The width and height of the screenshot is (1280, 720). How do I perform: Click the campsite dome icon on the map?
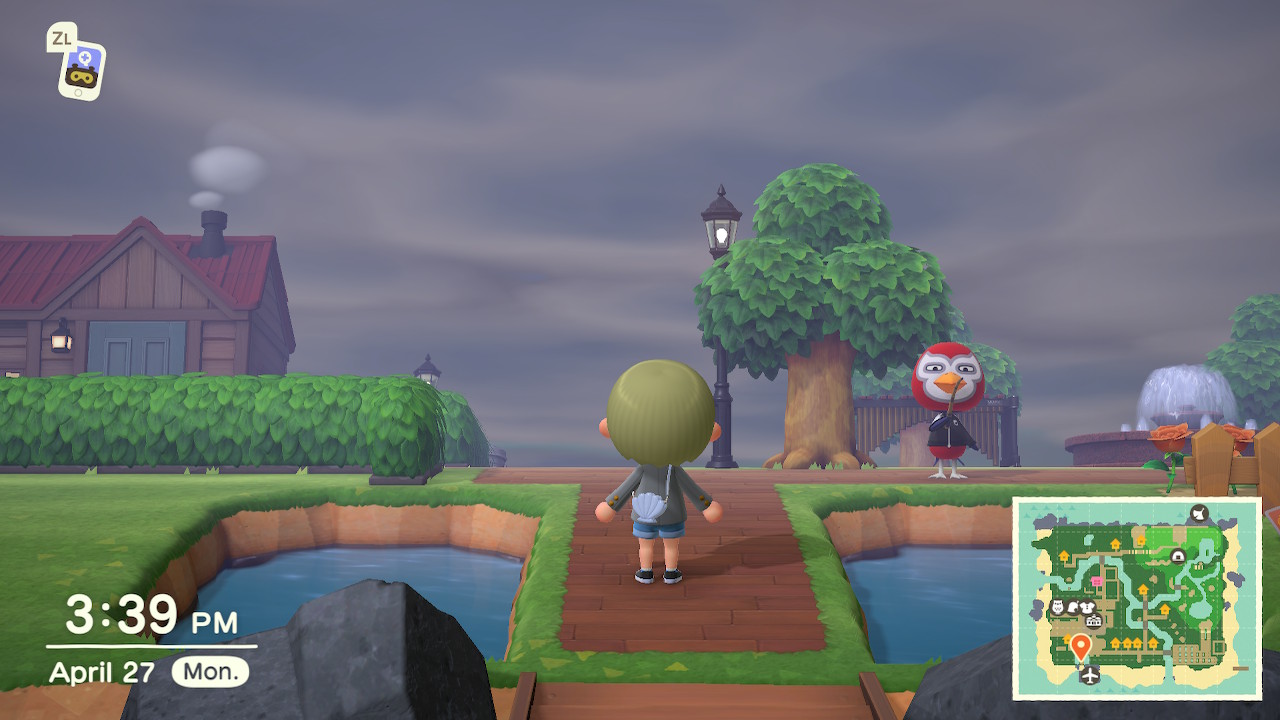coord(1177,556)
